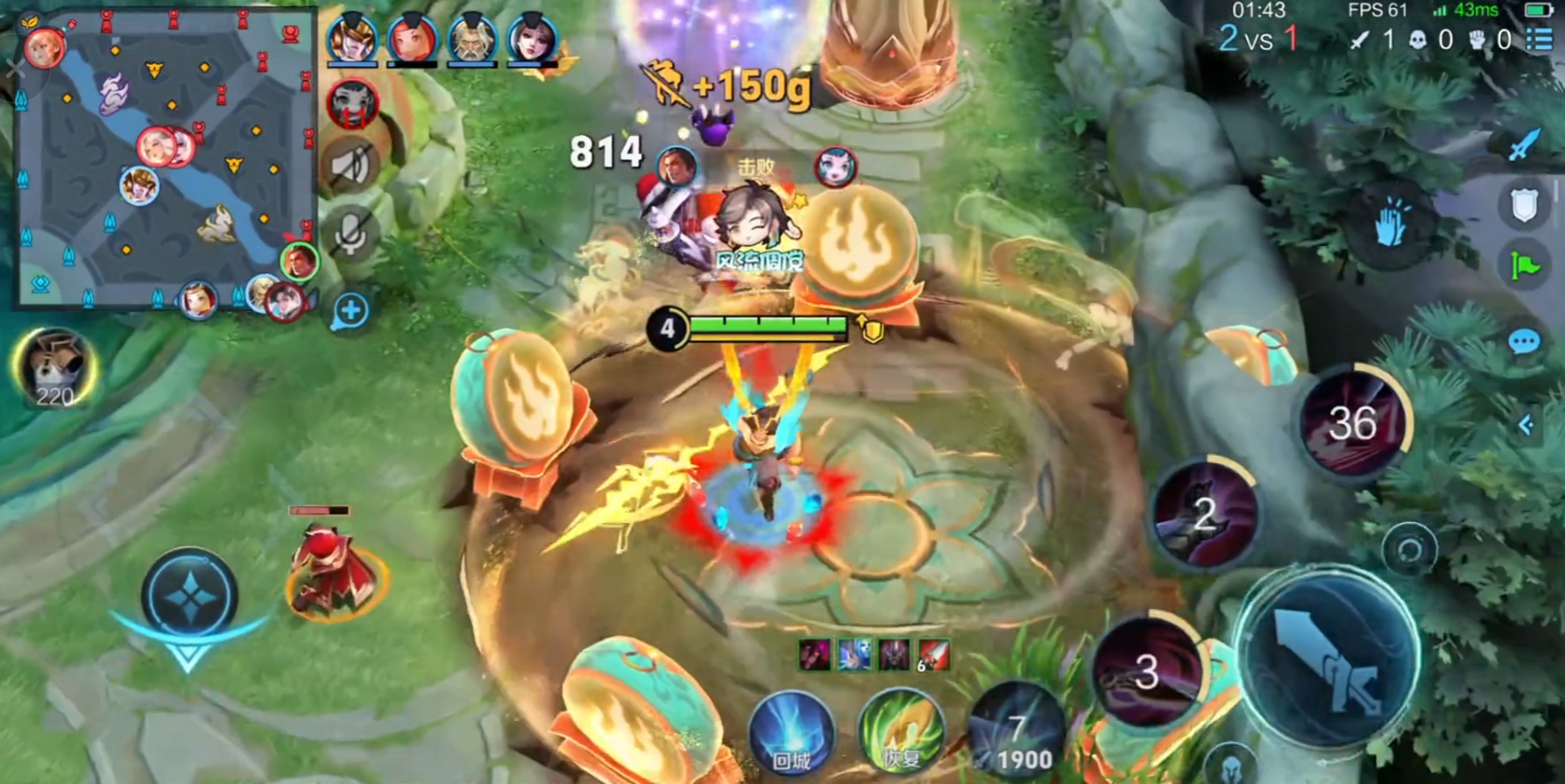Toggle the microphone voice chat
The height and width of the screenshot is (784, 1565).
pos(351,234)
